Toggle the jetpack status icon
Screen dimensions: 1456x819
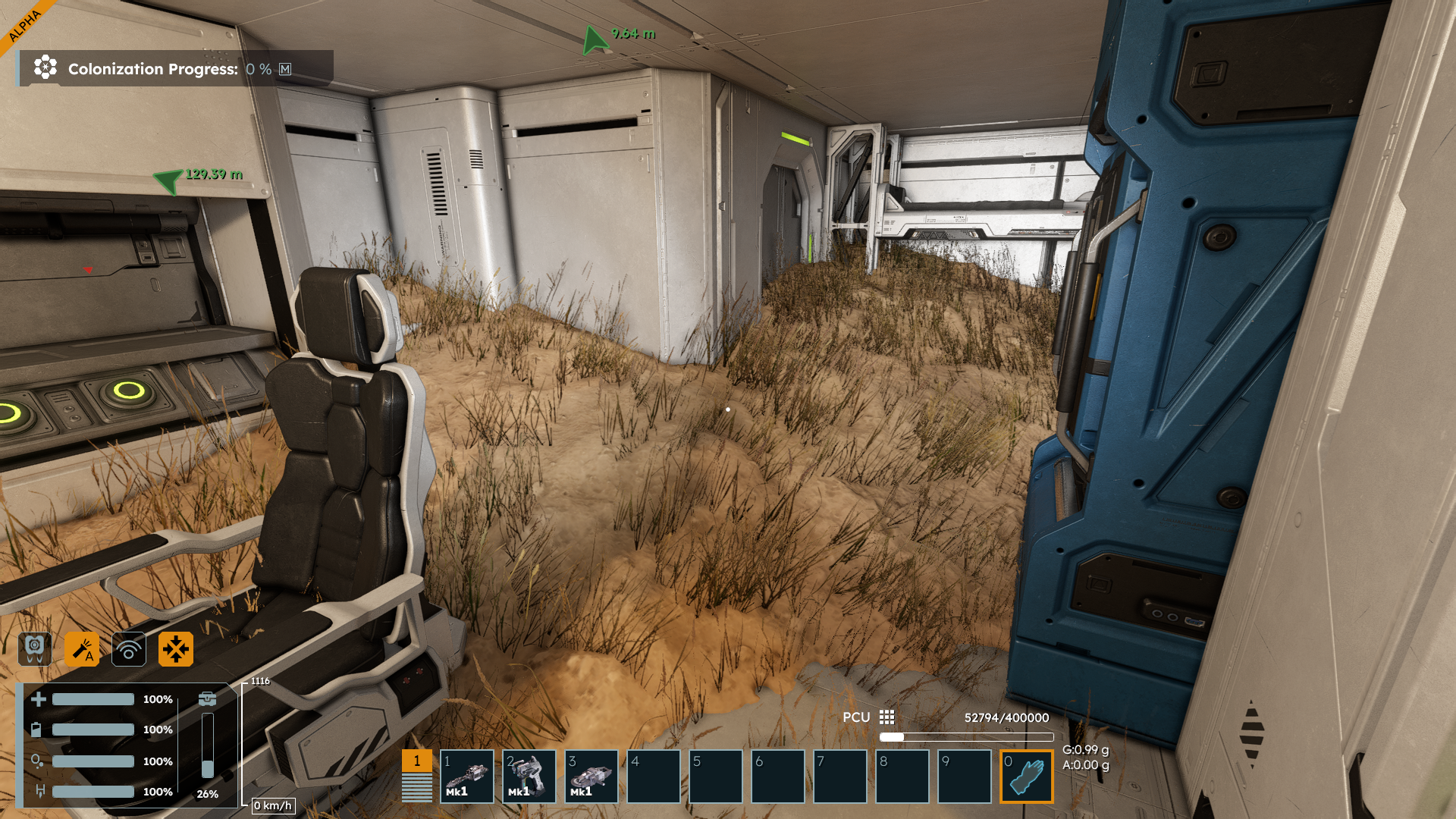click(x=35, y=649)
